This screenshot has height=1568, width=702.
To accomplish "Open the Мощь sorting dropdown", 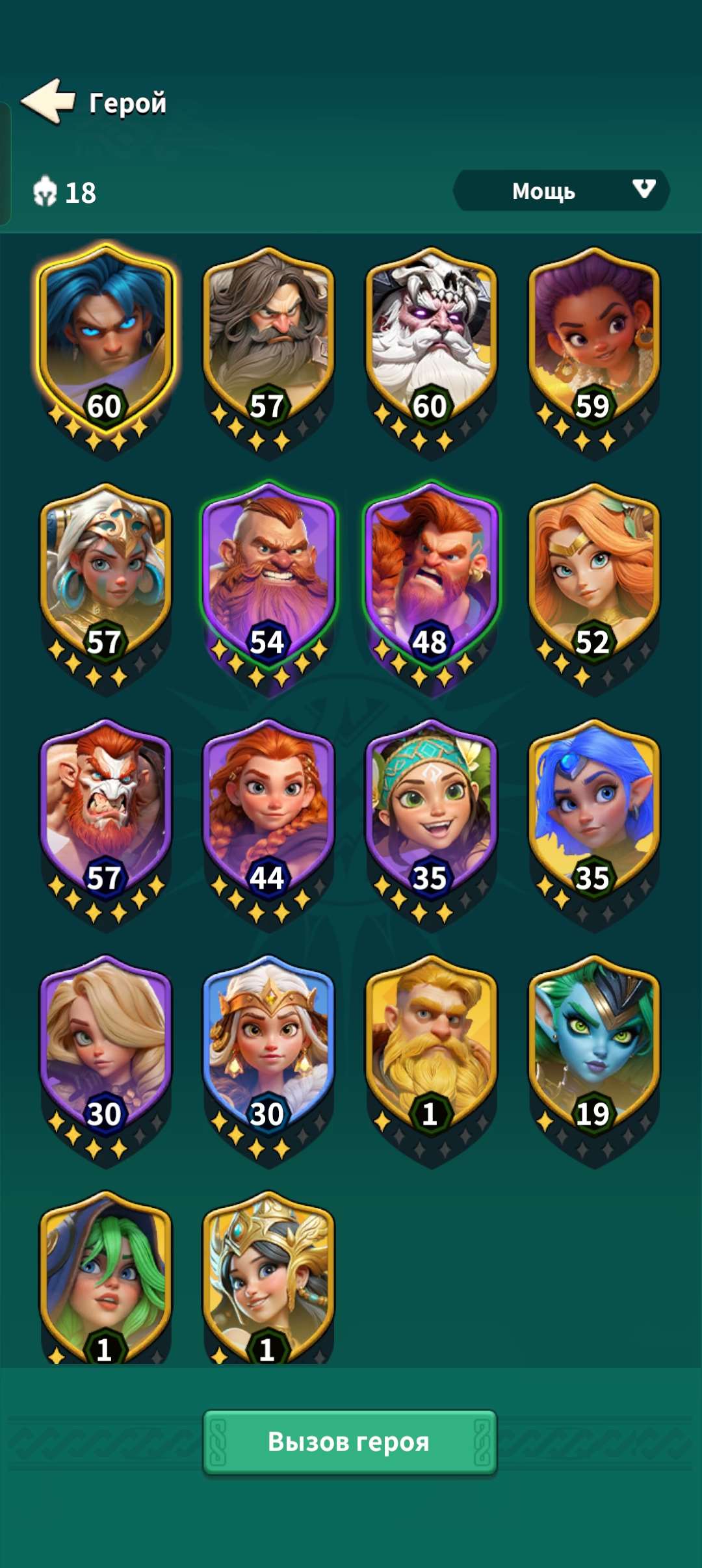I will click(x=560, y=190).
